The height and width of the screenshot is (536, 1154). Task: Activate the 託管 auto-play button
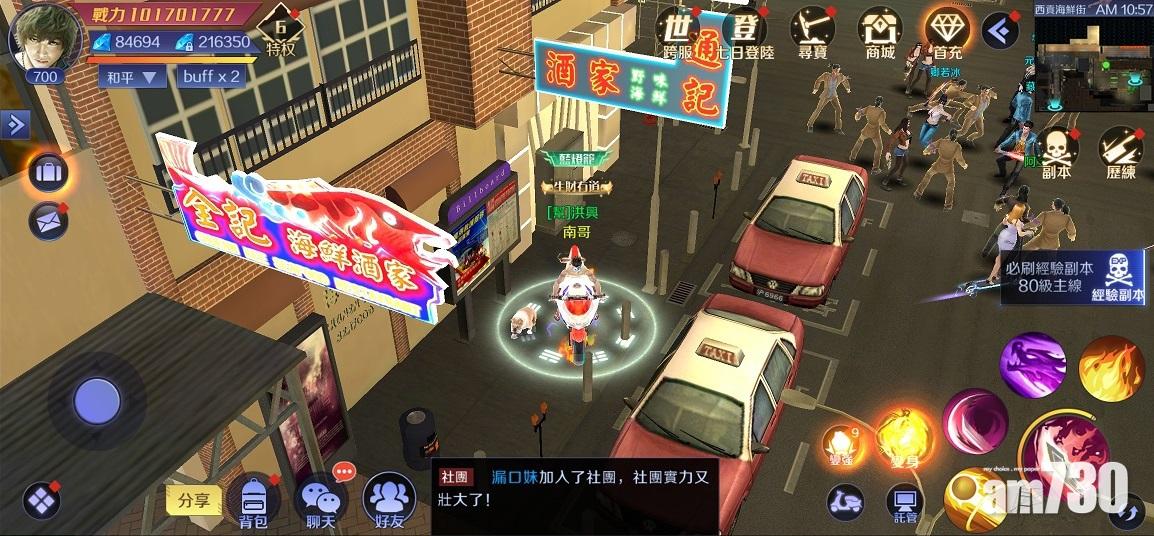[905, 503]
